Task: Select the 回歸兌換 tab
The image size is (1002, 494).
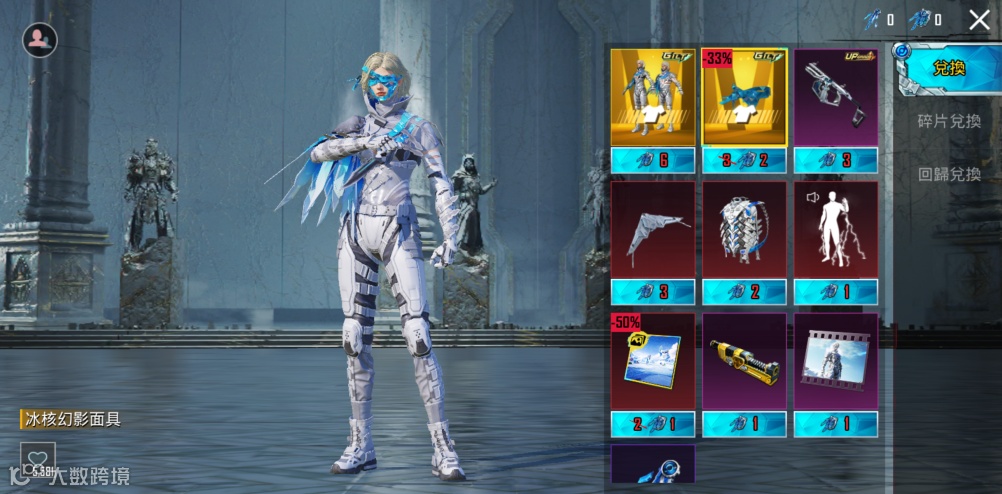Action: [949, 174]
